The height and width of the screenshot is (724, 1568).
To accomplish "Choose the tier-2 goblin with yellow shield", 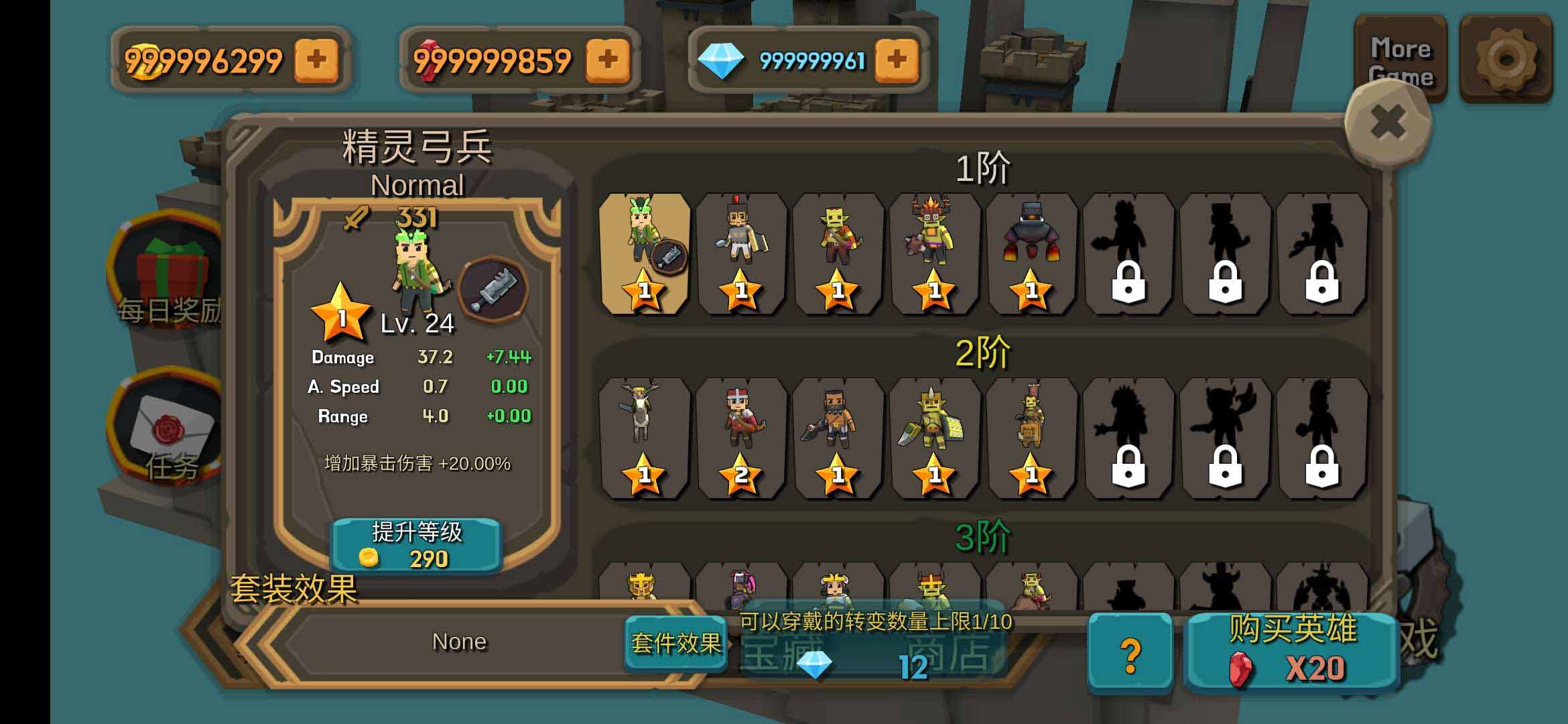I will pos(934,438).
